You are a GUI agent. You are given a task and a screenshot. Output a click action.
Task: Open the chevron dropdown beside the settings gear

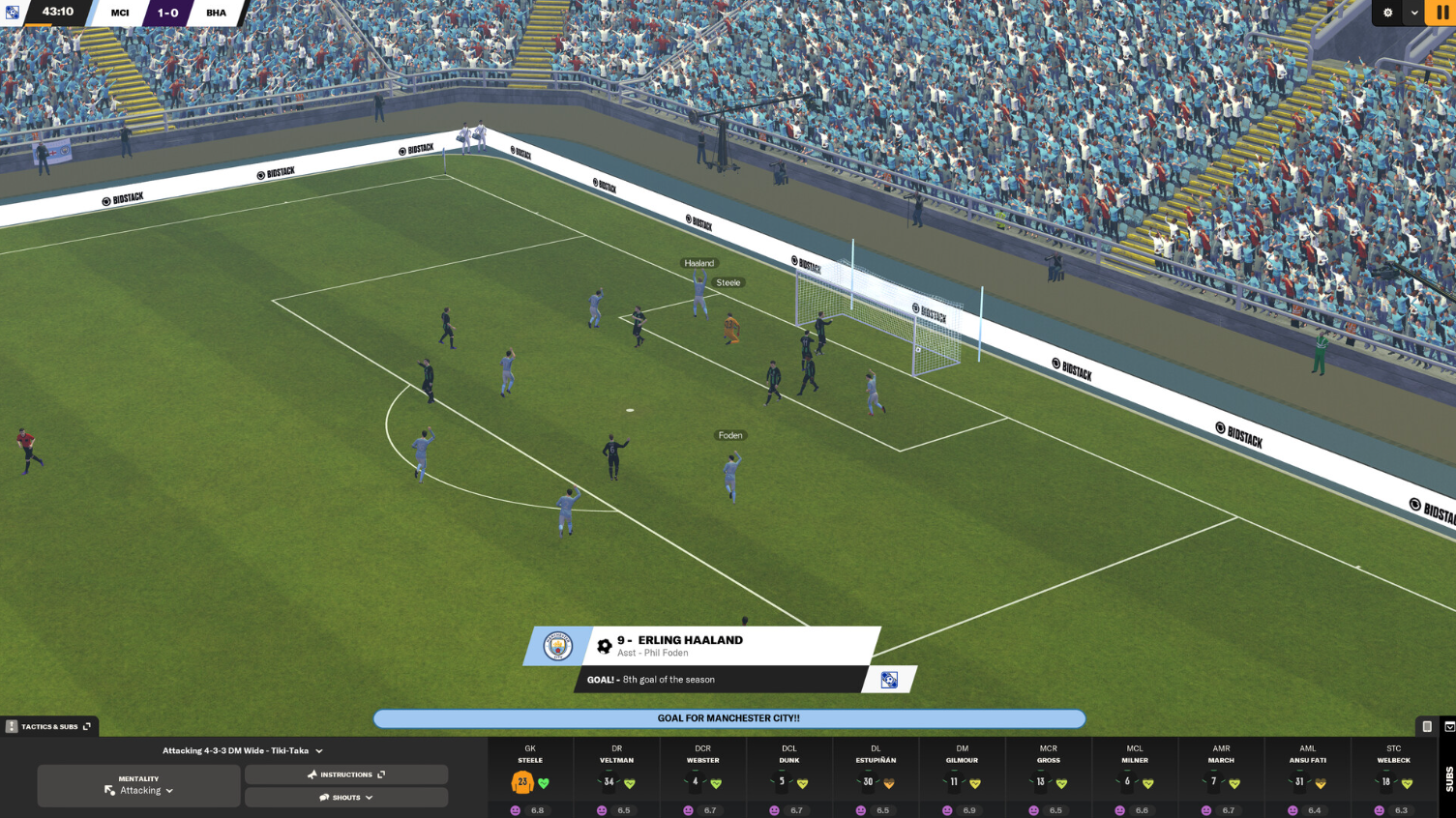[x=1414, y=13]
